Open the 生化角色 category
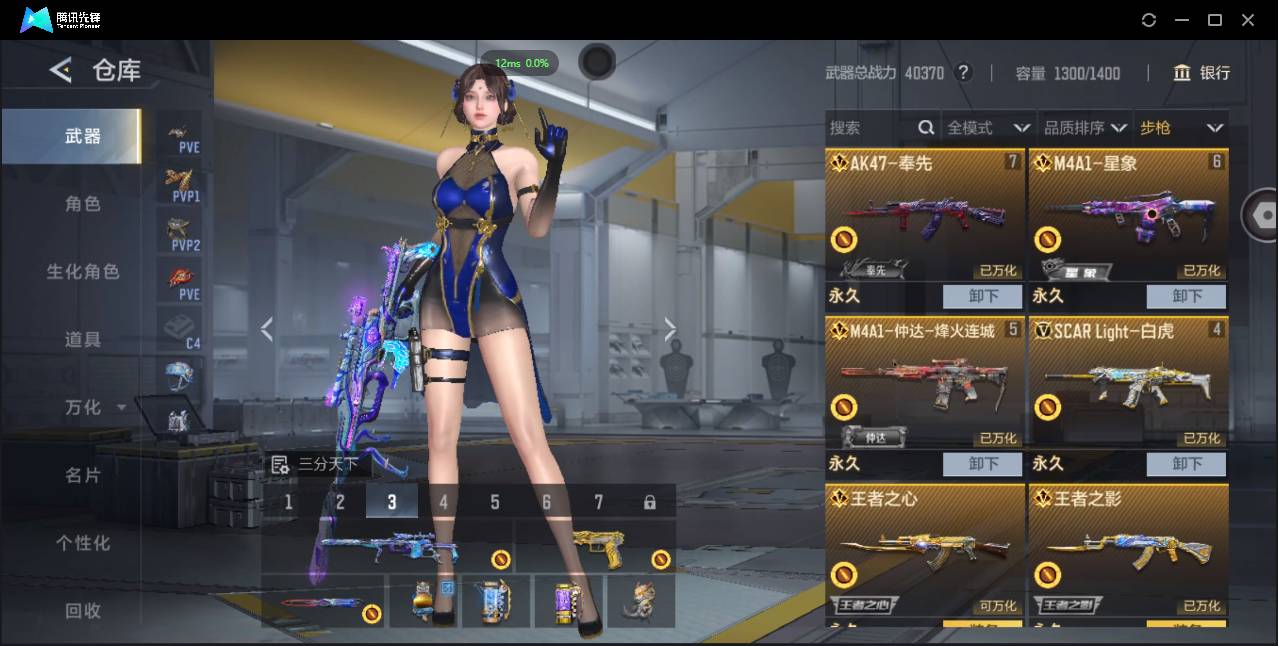This screenshot has width=1278, height=646. (83, 272)
